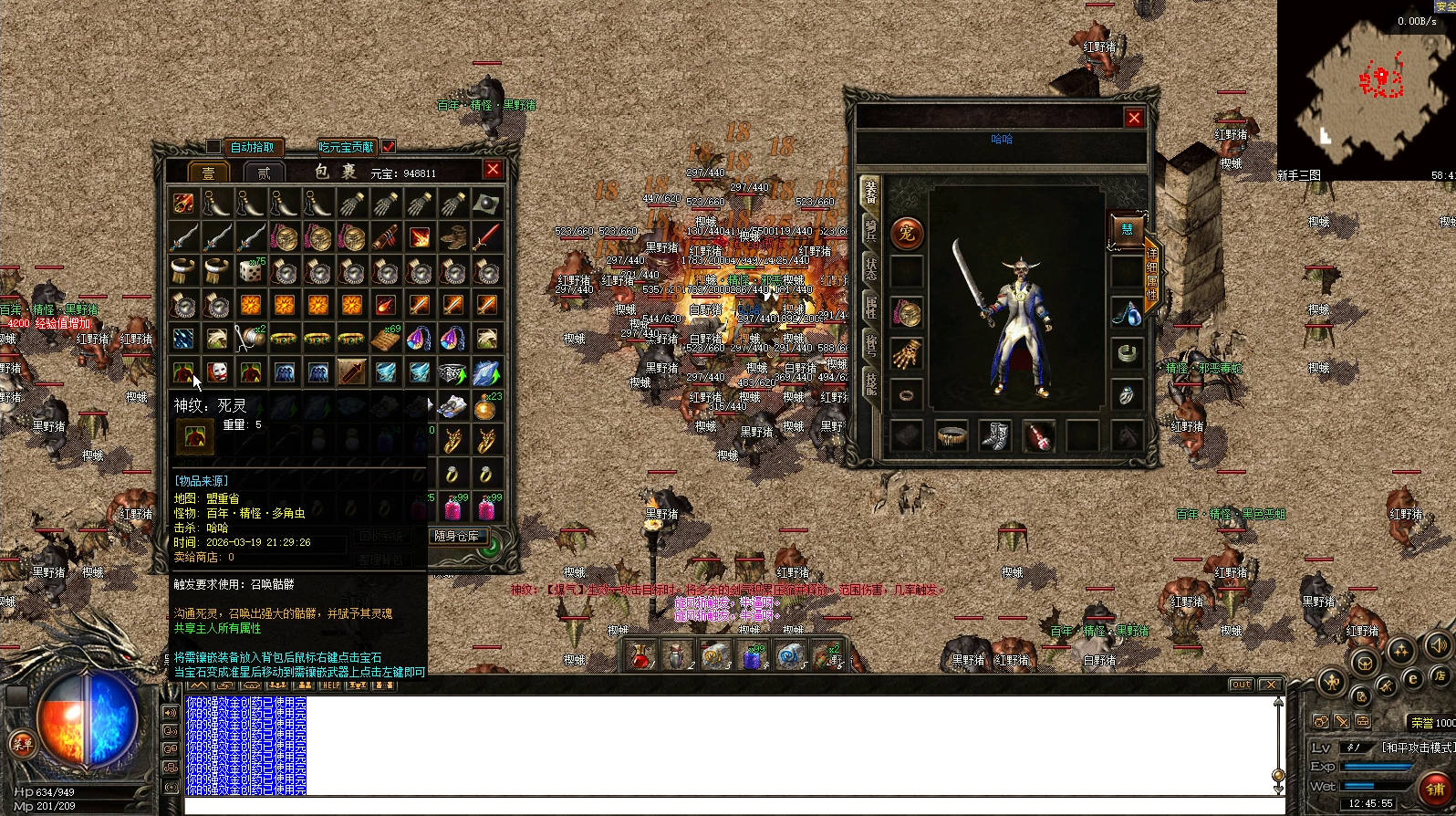Image resolution: width=1456 pixels, height=816 pixels.
Task: Toggle the 自动拾取 auto-pickup checkbox
Action: 213,147
